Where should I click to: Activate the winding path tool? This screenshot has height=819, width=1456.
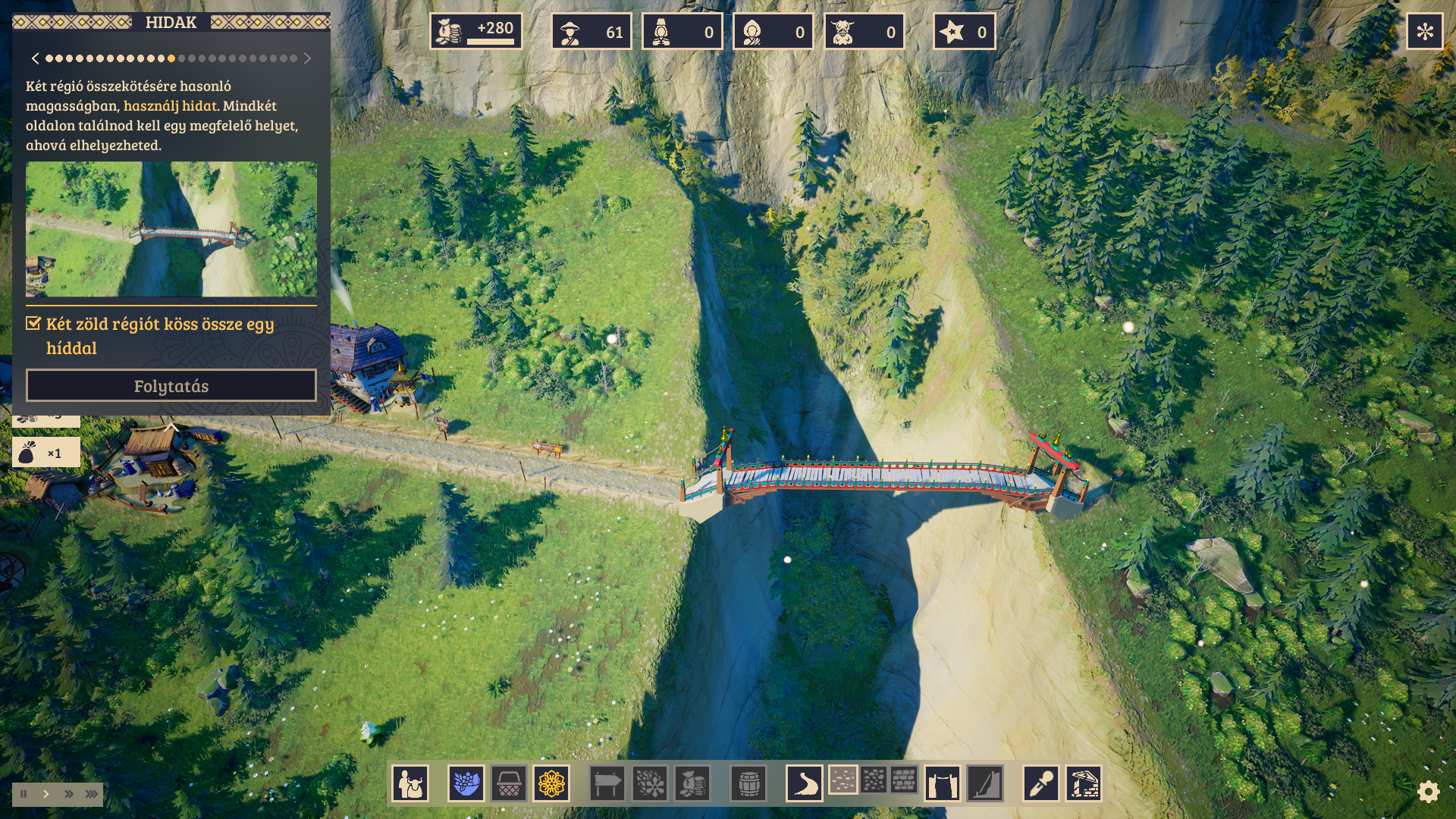point(804,783)
